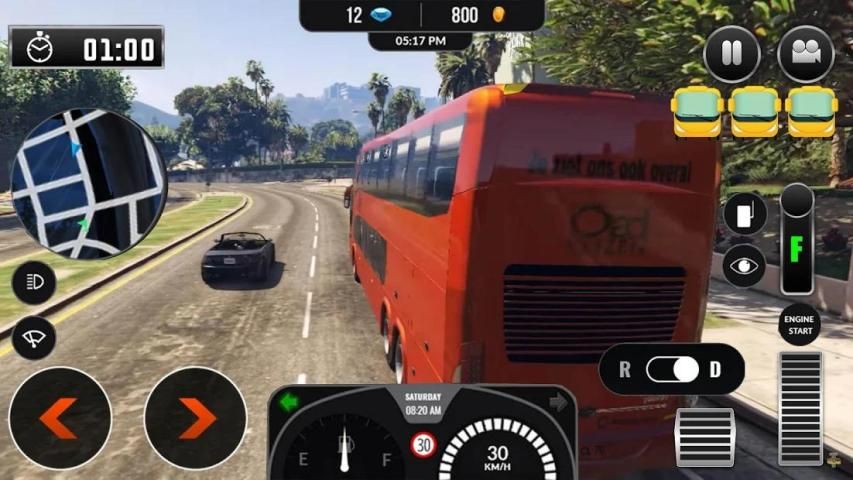The width and height of the screenshot is (853, 480).
Task: Activate the right turn signal arrow
Action: [557, 402]
